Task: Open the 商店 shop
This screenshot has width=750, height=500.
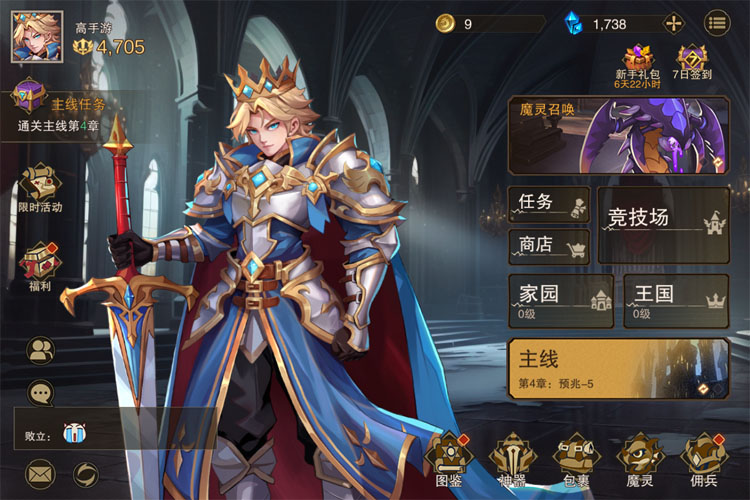Action: [549, 245]
